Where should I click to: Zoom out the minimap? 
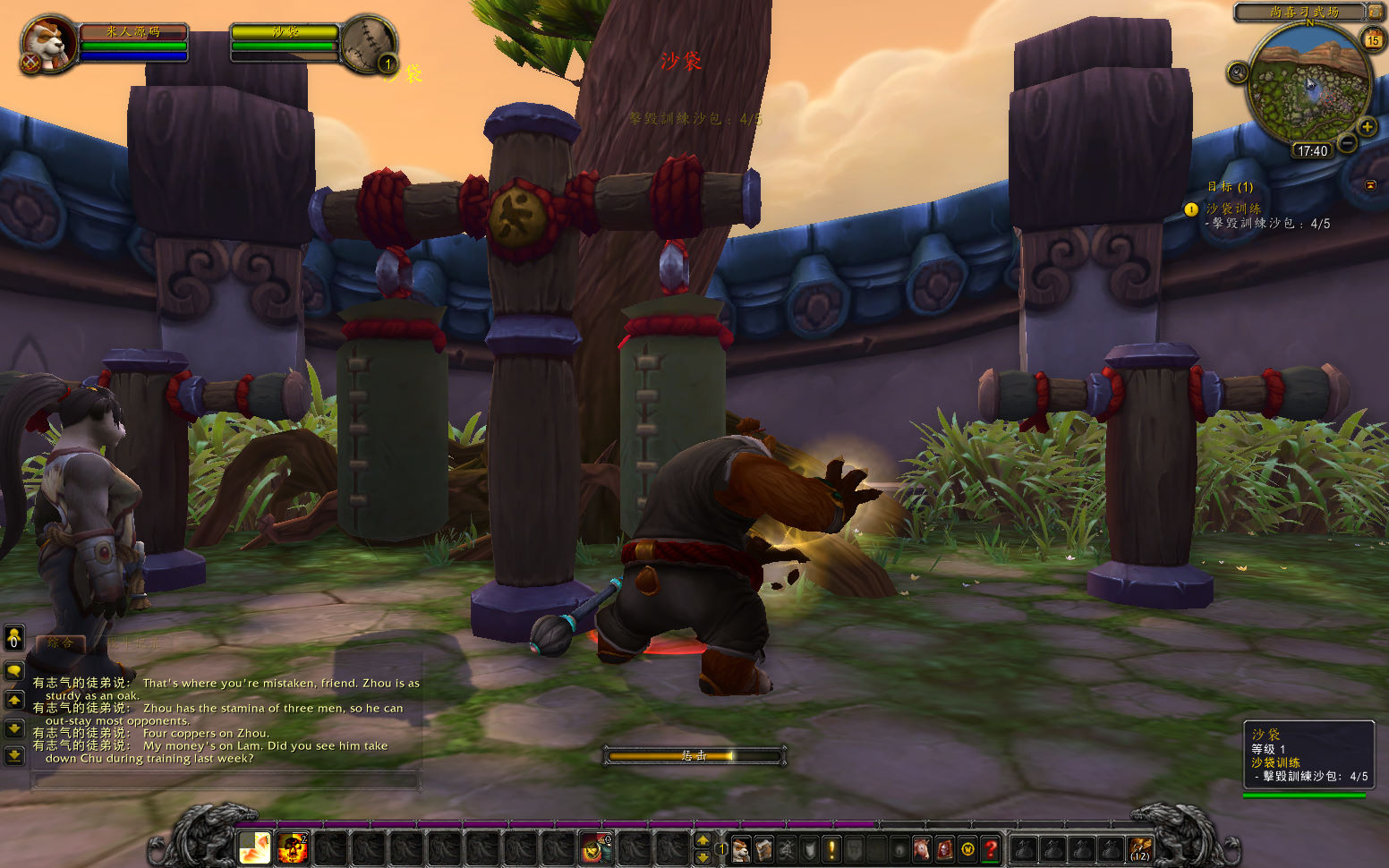(1347, 142)
